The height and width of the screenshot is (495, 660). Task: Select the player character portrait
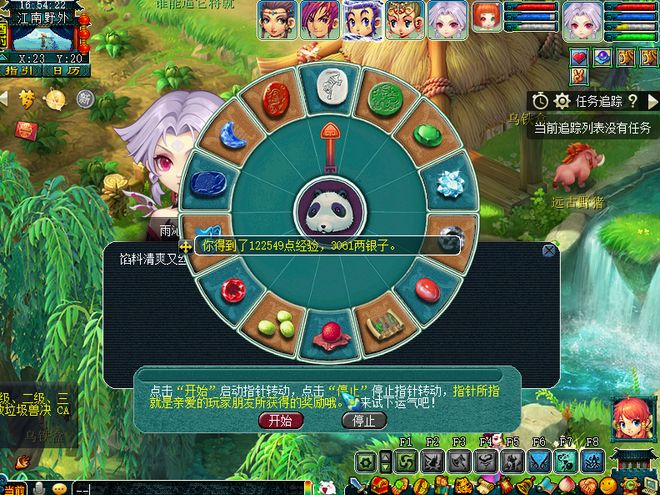pyautogui.click(x=581, y=19)
